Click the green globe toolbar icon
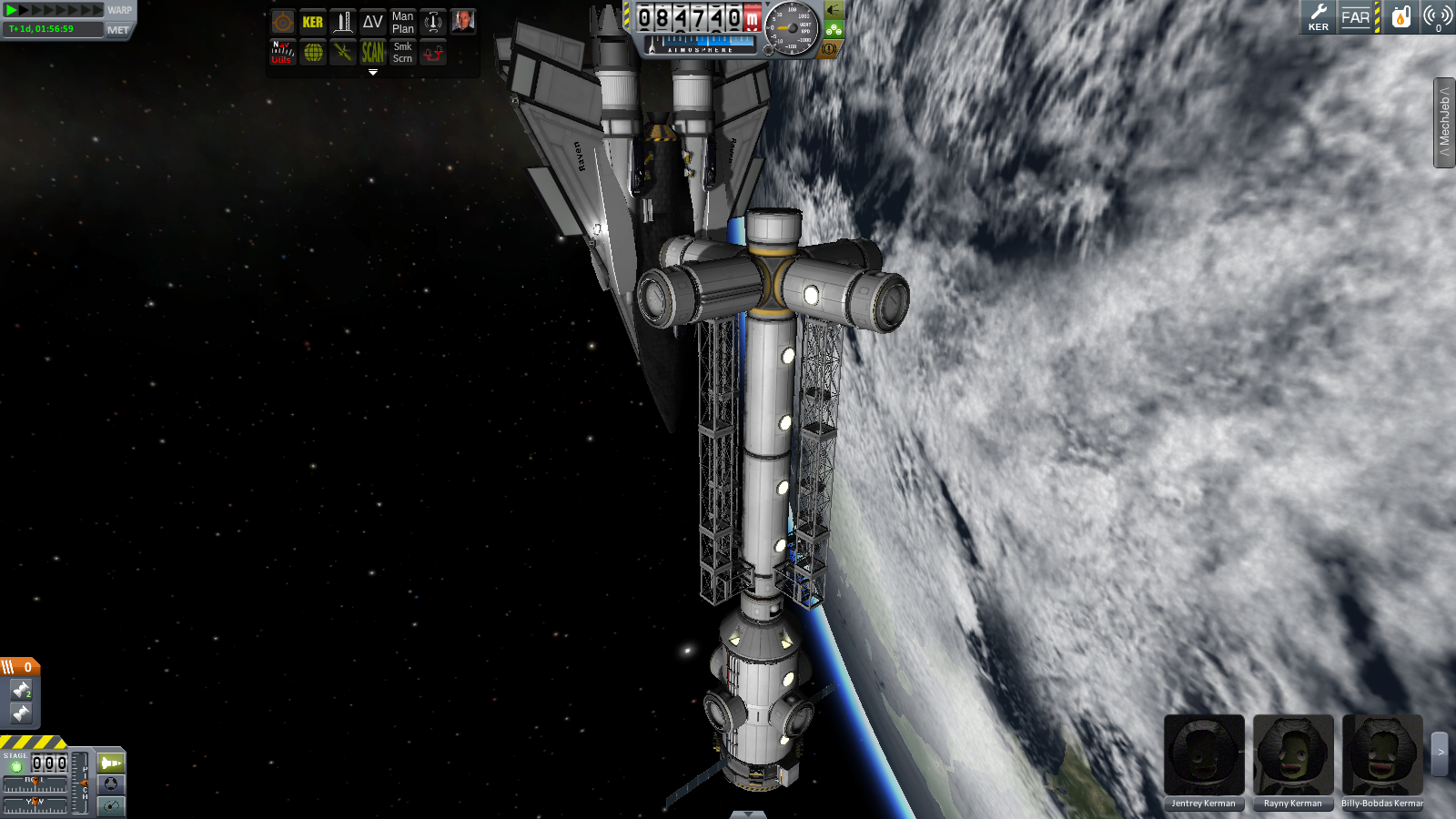 point(312,53)
